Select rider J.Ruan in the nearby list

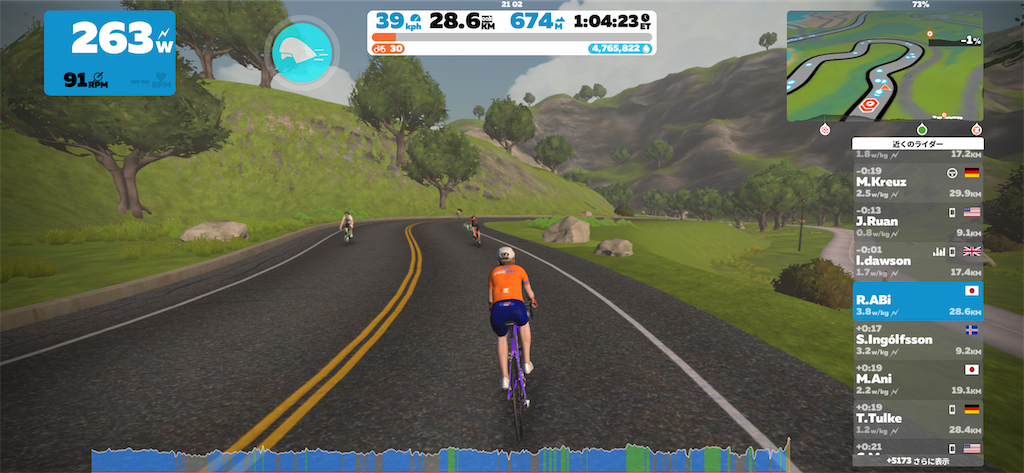(917, 222)
